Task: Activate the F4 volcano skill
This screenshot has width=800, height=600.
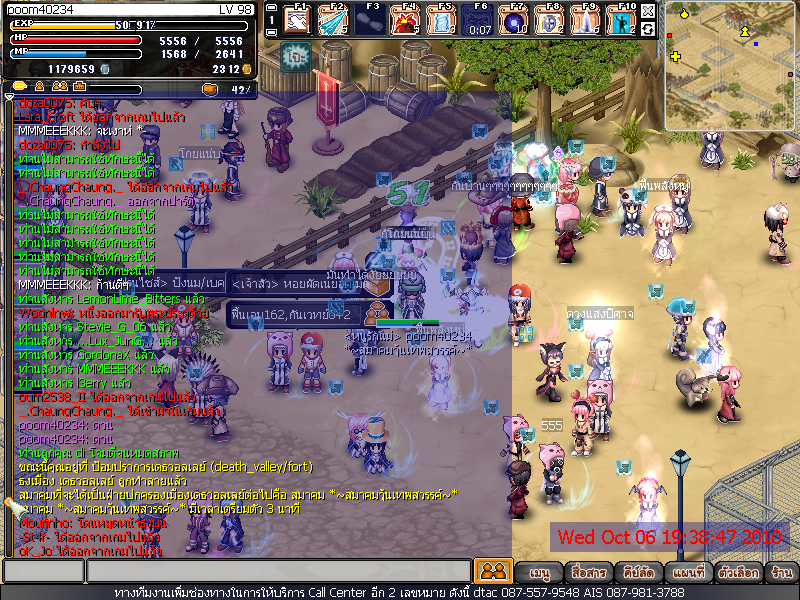Action: click(406, 20)
